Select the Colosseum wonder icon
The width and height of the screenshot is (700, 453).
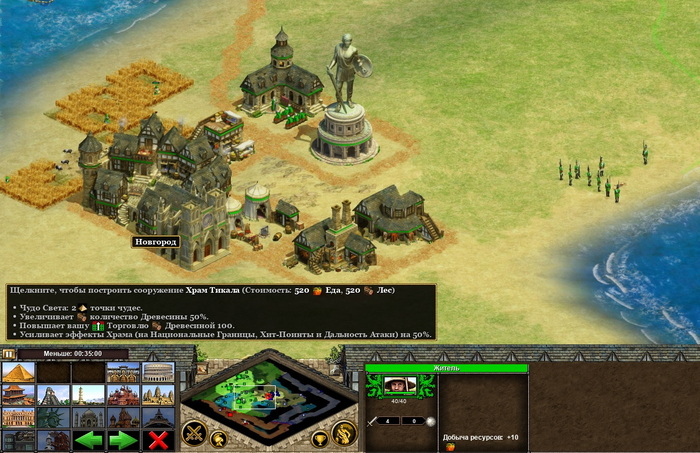click(x=158, y=372)
